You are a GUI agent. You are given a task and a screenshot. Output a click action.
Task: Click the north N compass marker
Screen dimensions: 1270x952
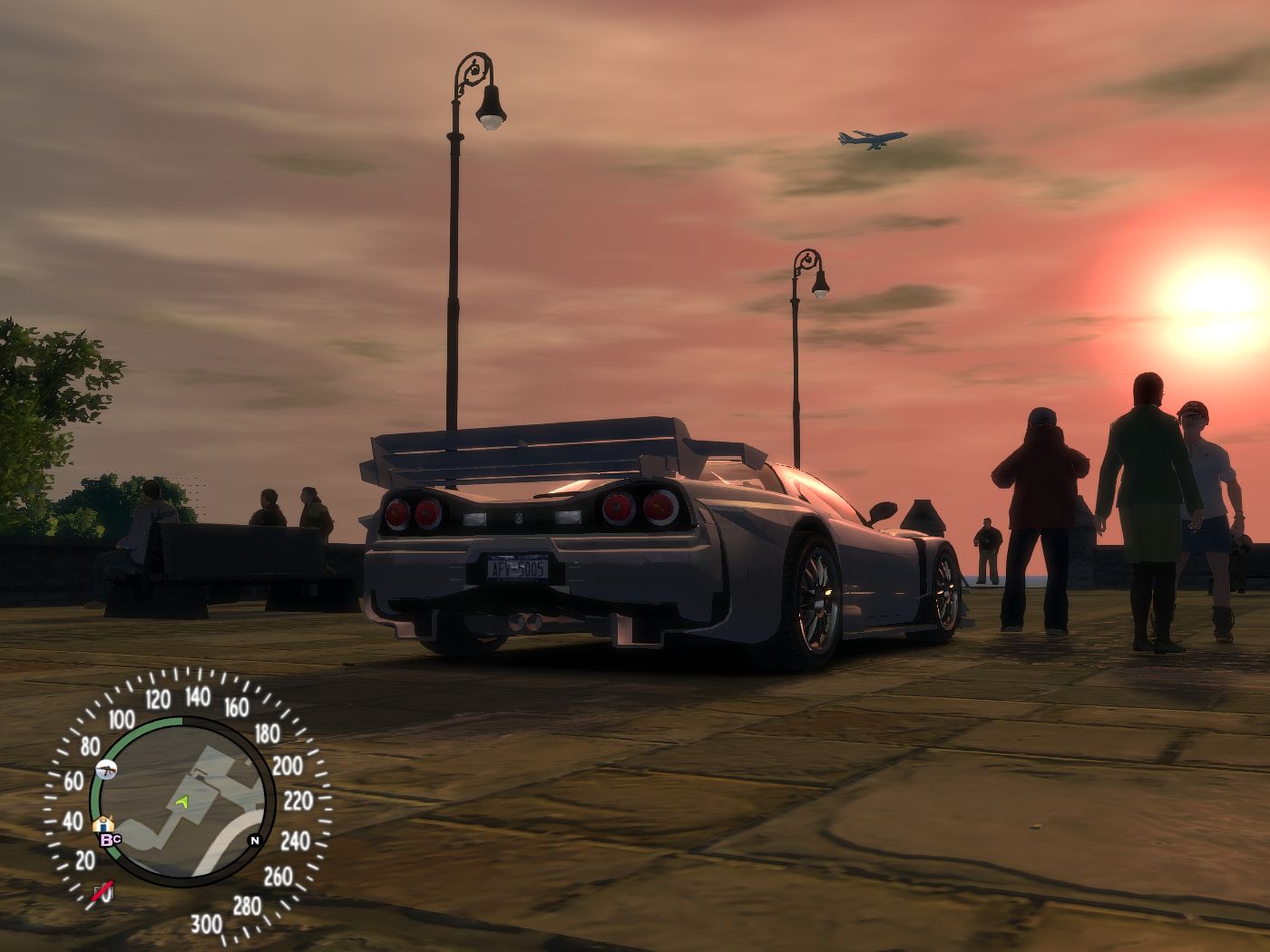pos(255,840)
